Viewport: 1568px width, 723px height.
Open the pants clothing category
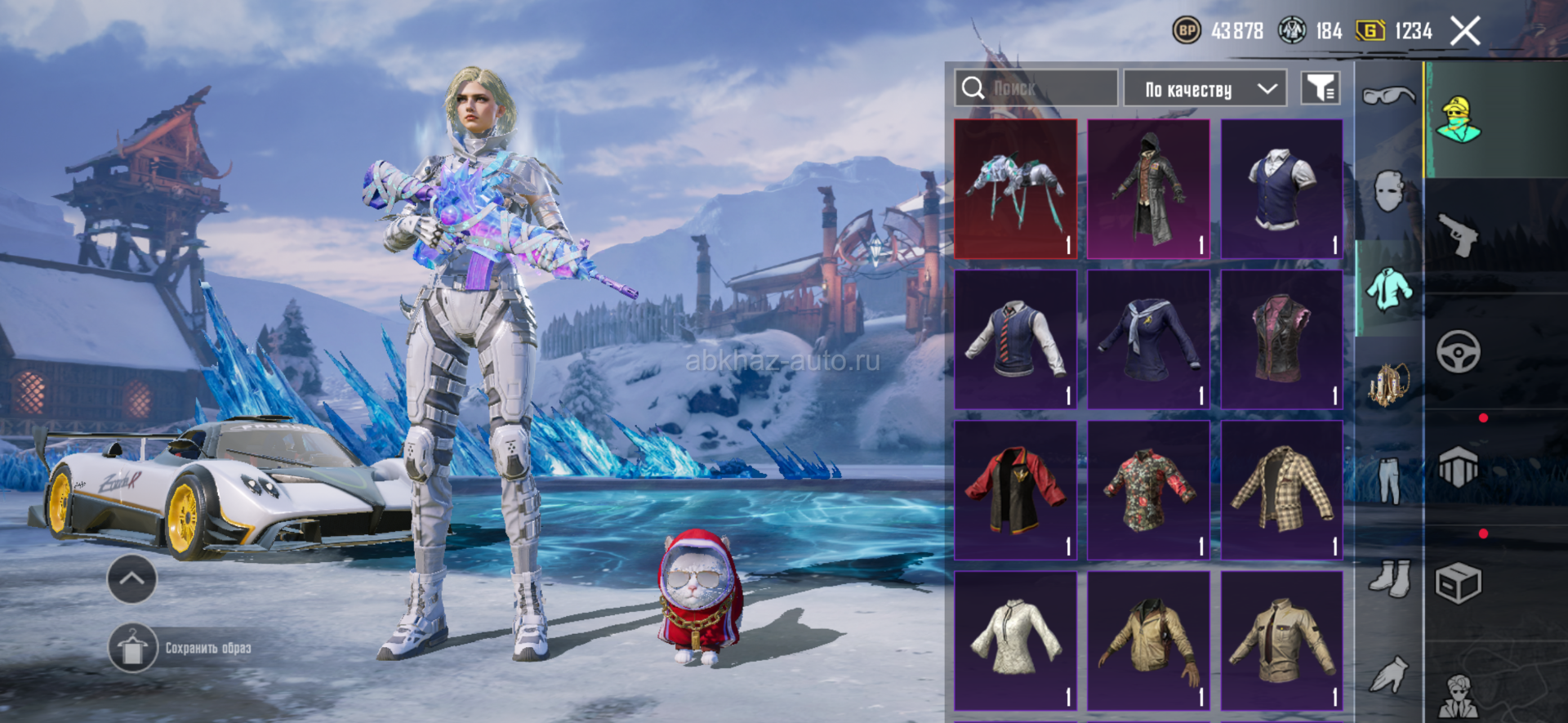(1388, 480)
